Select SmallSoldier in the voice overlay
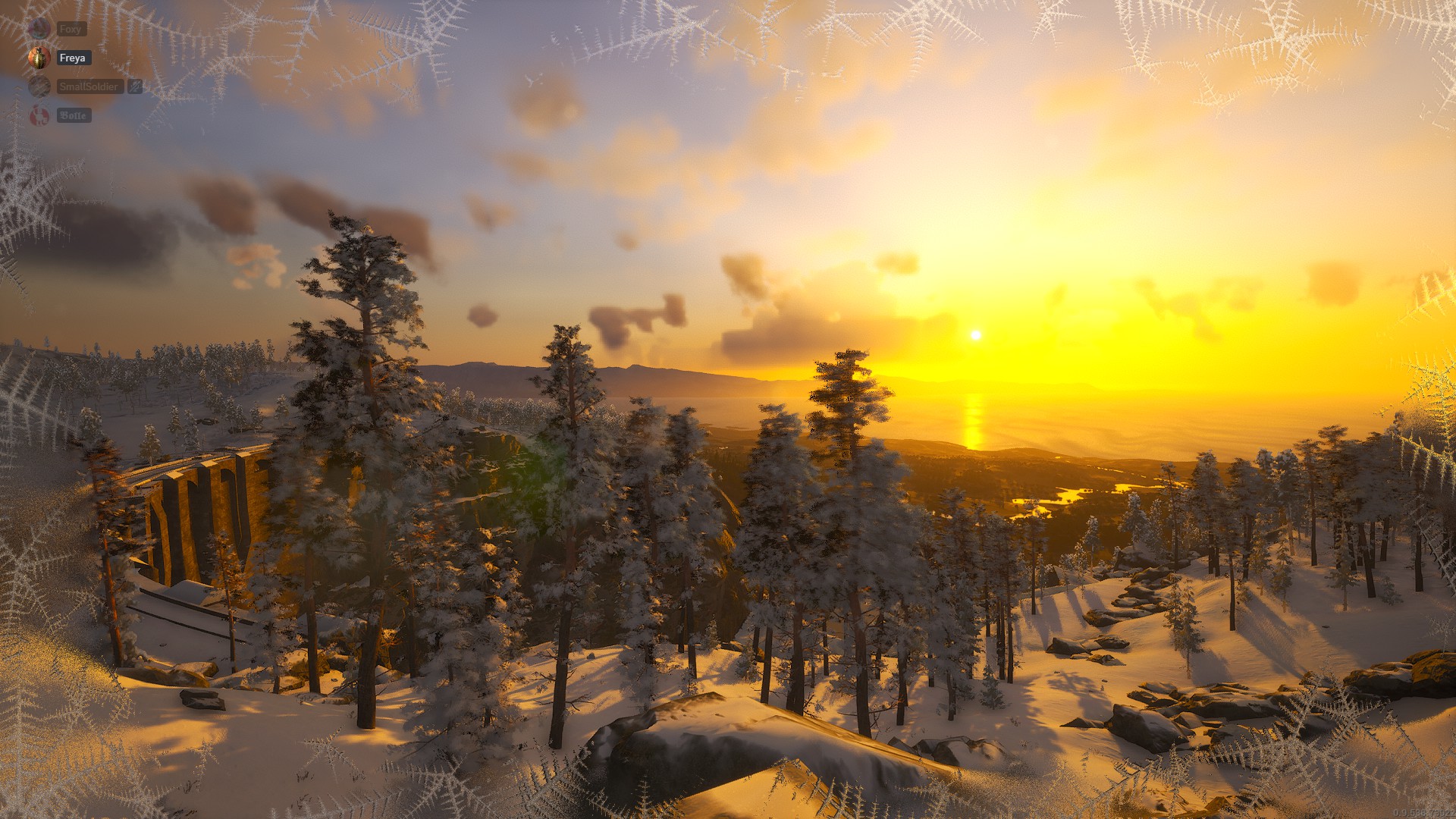 point(89,86)
